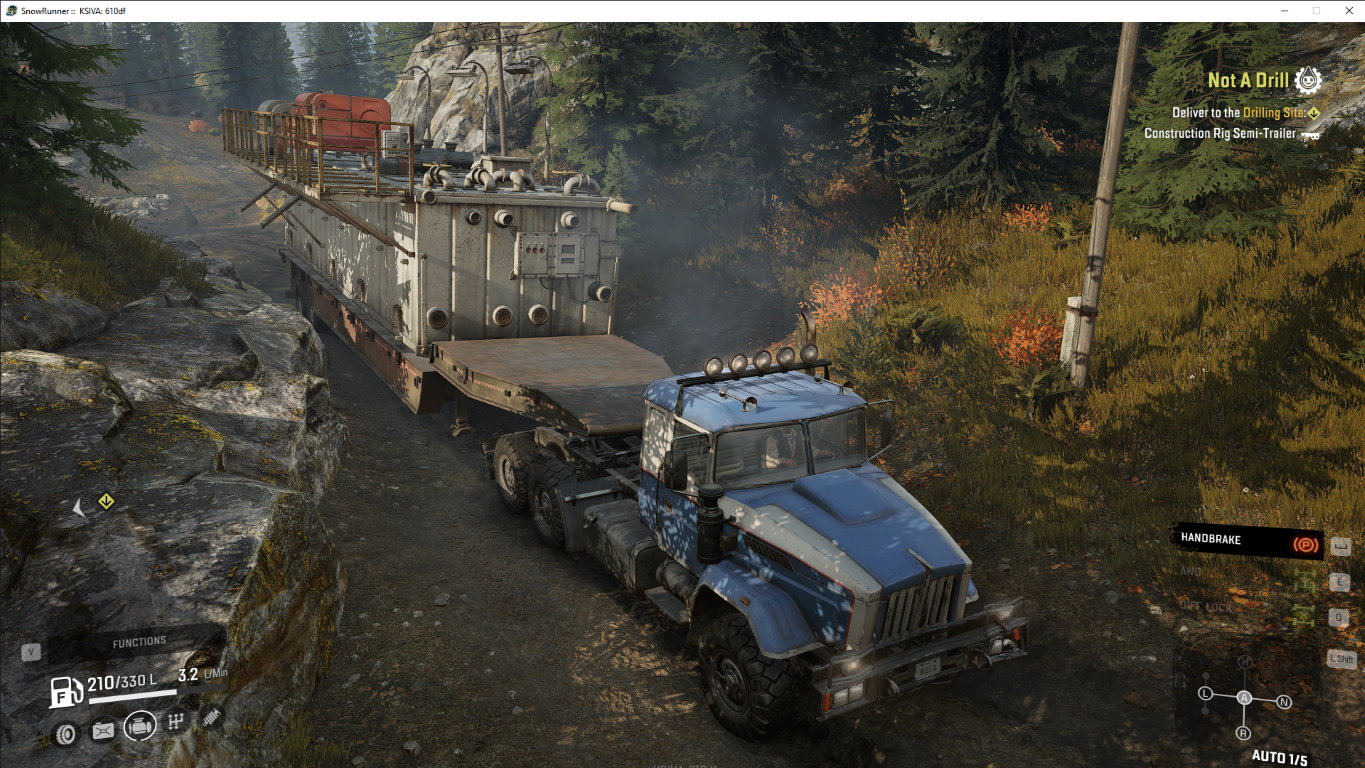Click the Not A Drill gear-droplet emblem
The image size is (1365, 768).
[x=1307, y=80]
